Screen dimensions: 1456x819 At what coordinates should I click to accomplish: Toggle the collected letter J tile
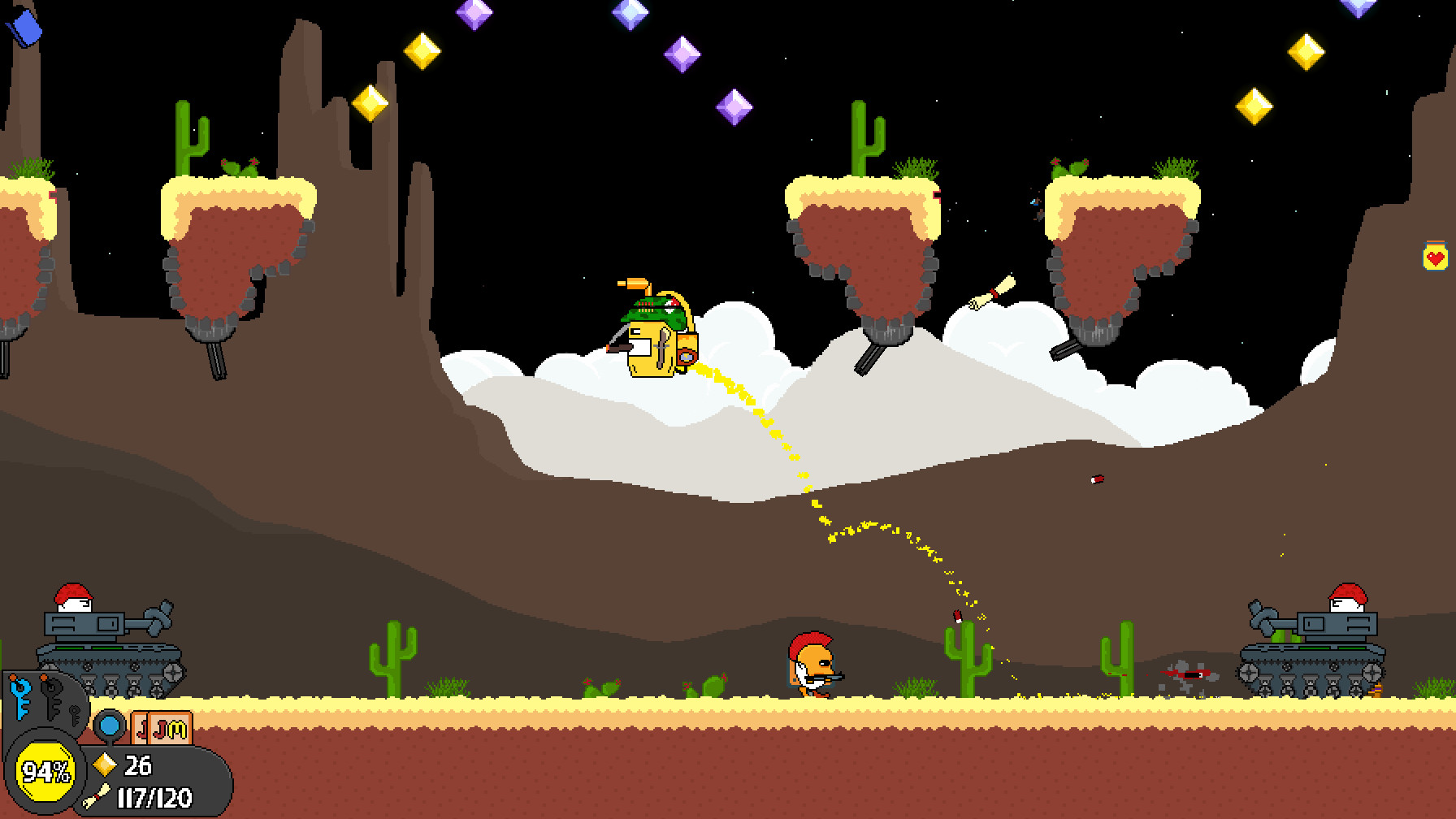tap(141, 730)
